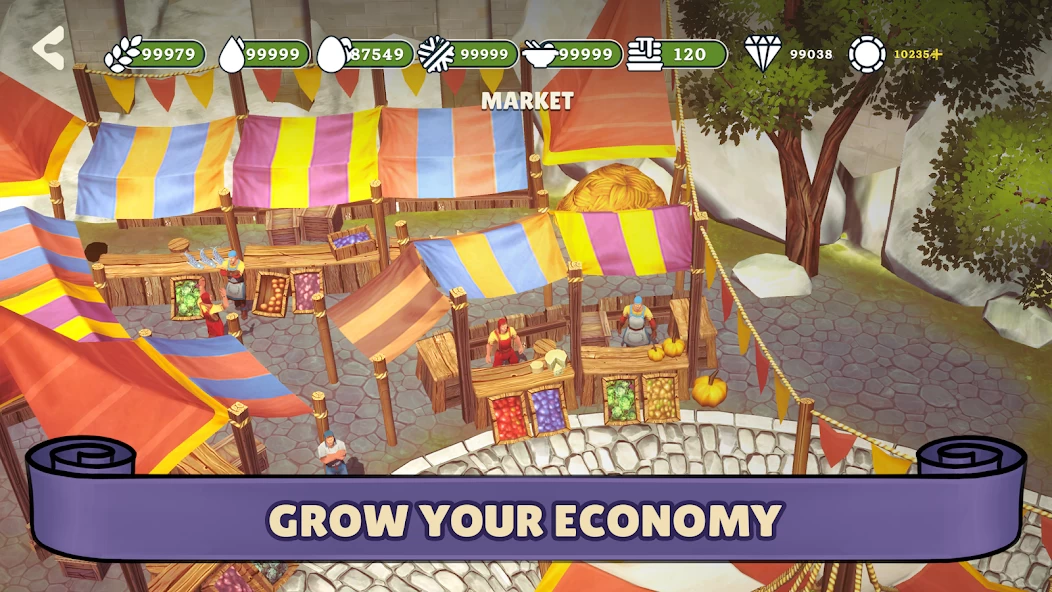Select the stacked cloth resource icon

[646, 54]
